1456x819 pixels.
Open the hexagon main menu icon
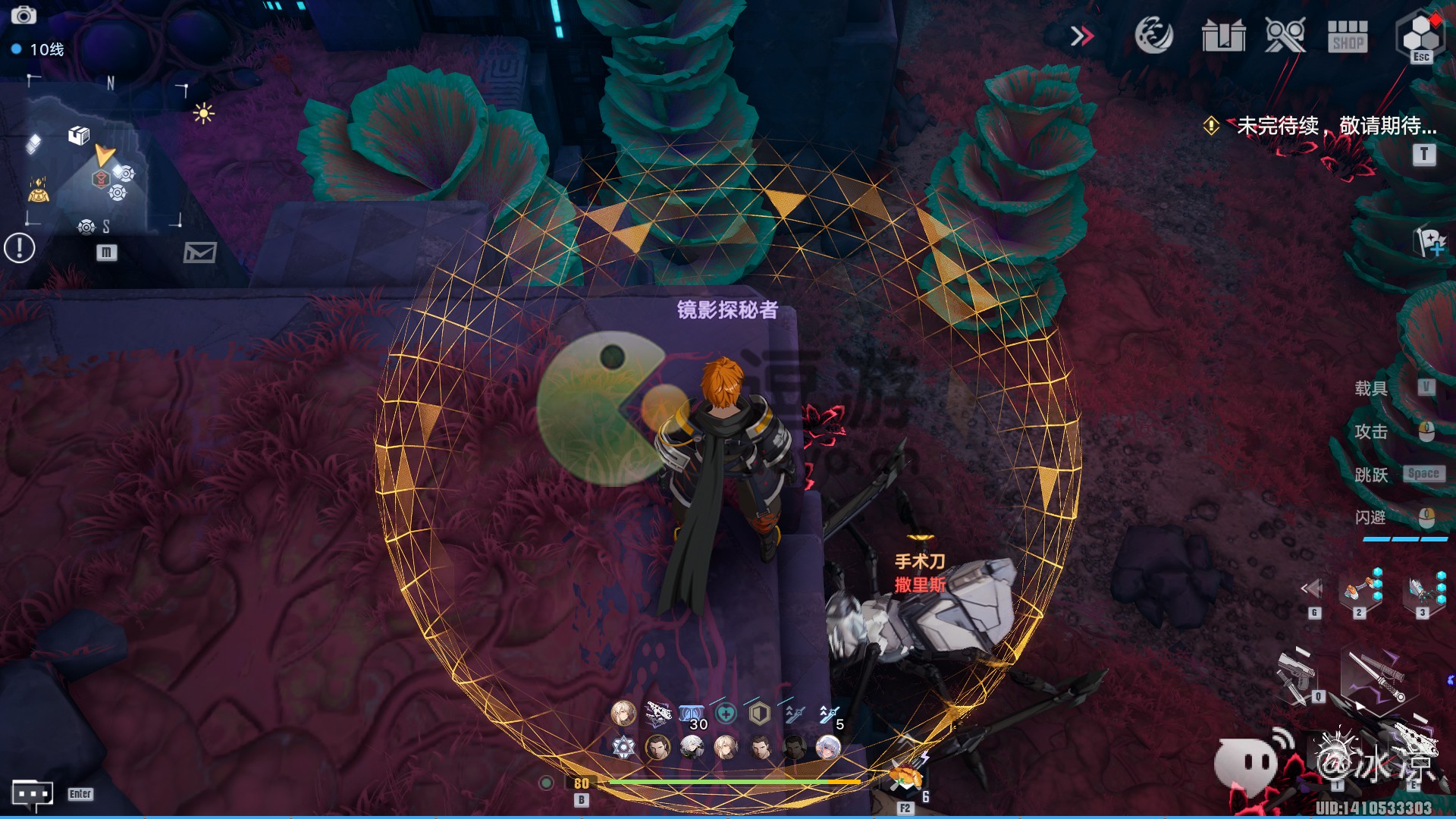click(1420, 34)
